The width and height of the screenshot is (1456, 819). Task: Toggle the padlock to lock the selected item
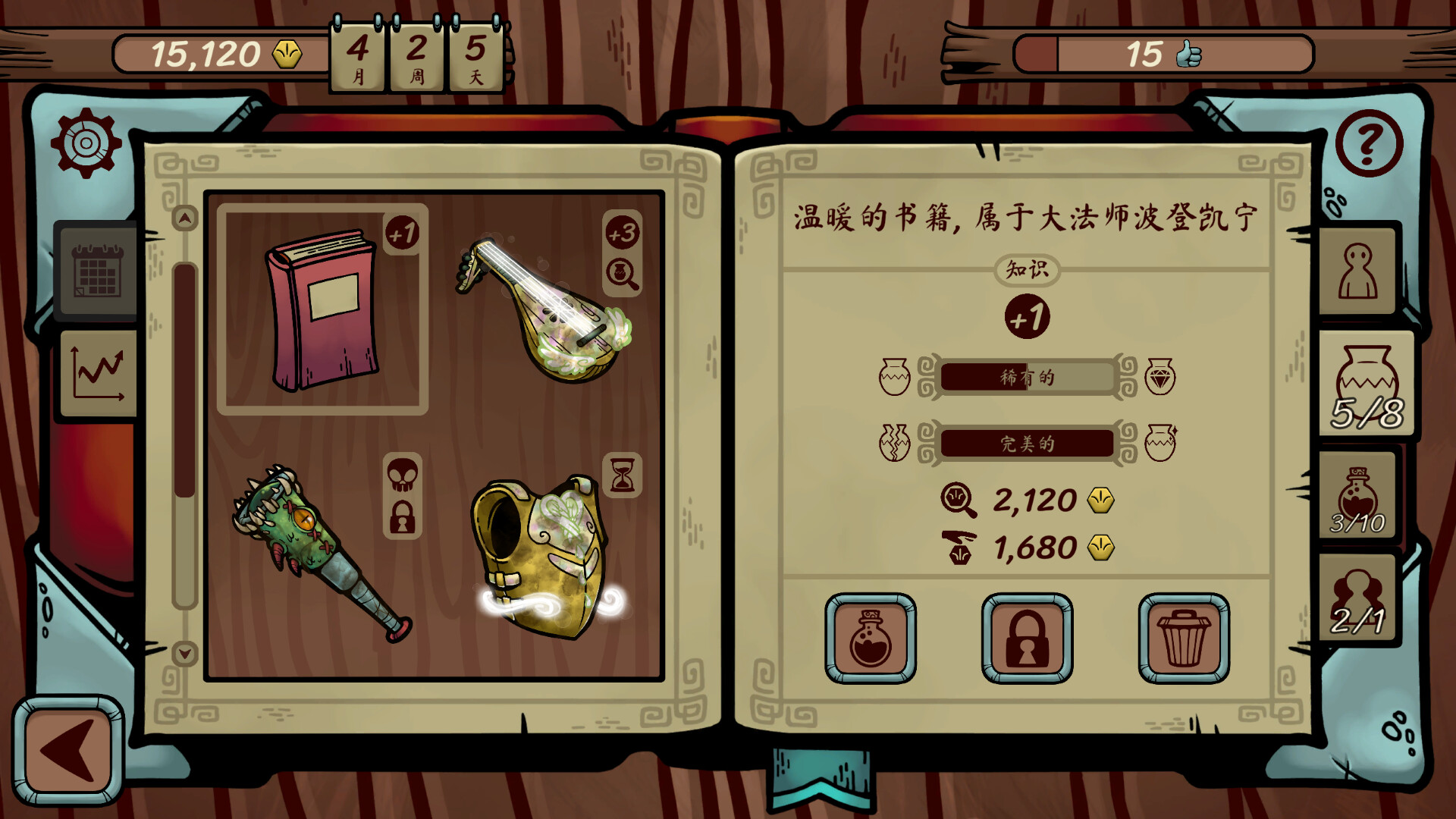pyautogui.click(x=1027, y=639)
